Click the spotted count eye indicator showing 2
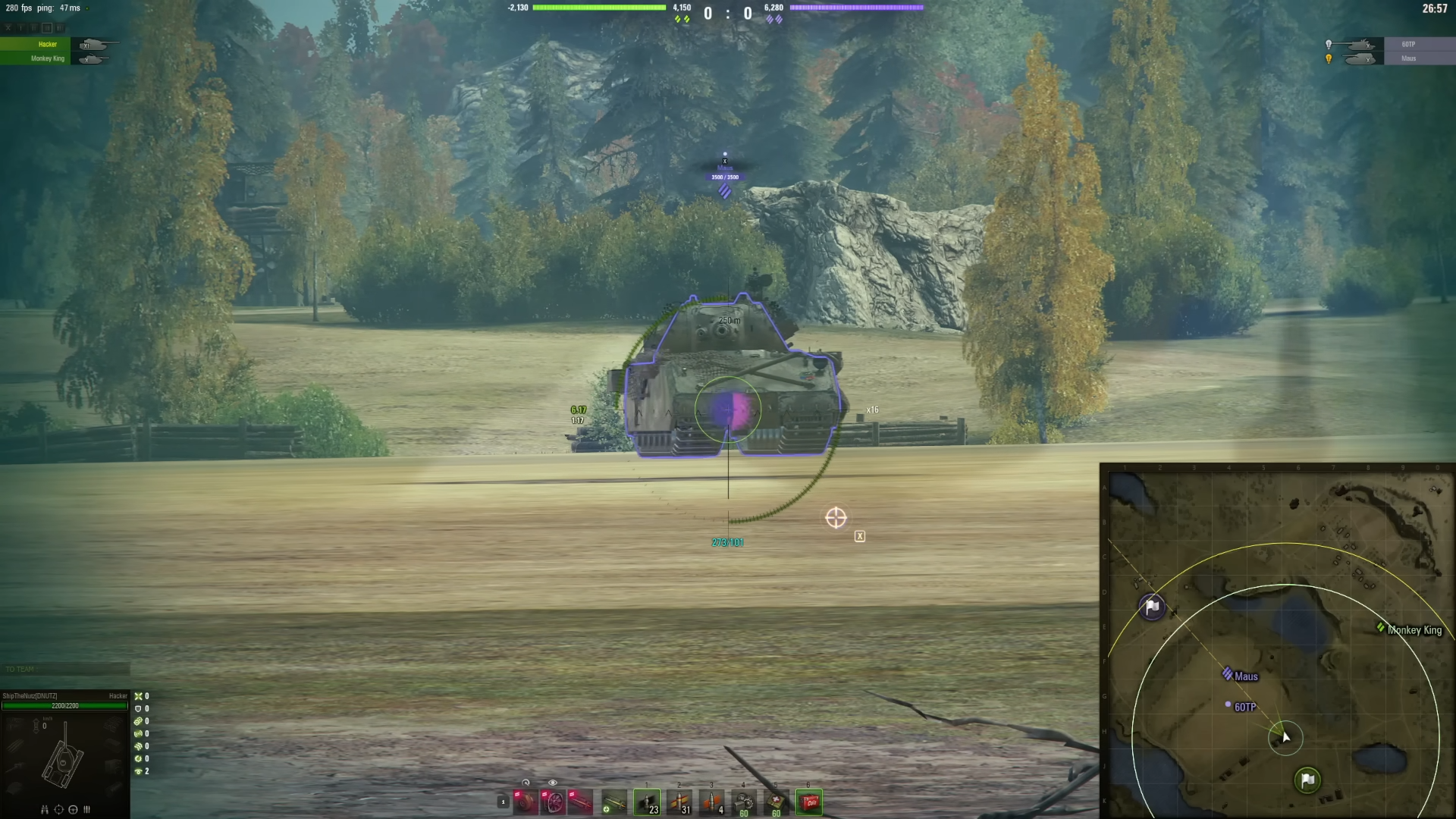The width and height of the screenshot is (1456, 819). click(139, 771)
